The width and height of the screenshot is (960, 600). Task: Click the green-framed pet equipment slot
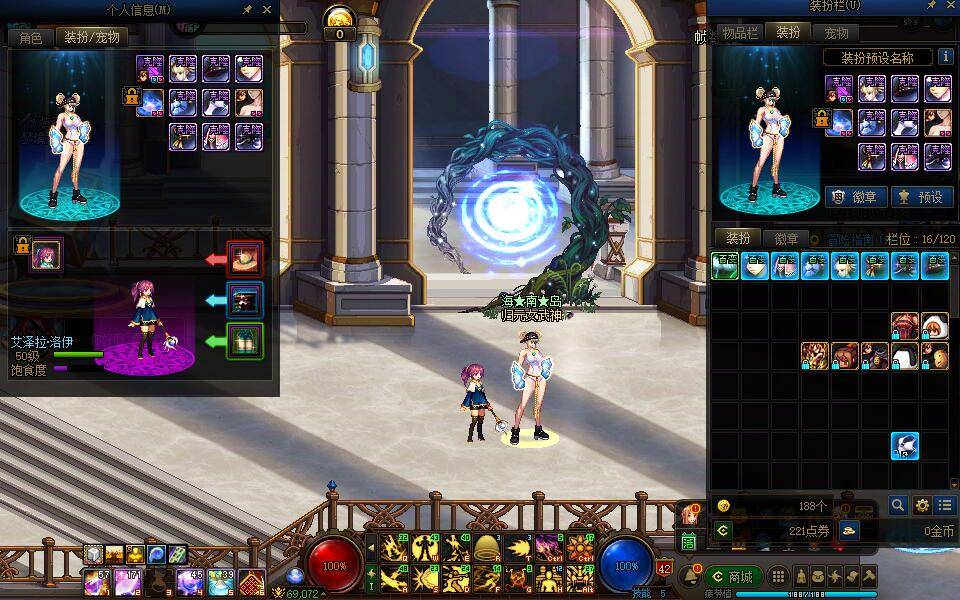(245, 341)
